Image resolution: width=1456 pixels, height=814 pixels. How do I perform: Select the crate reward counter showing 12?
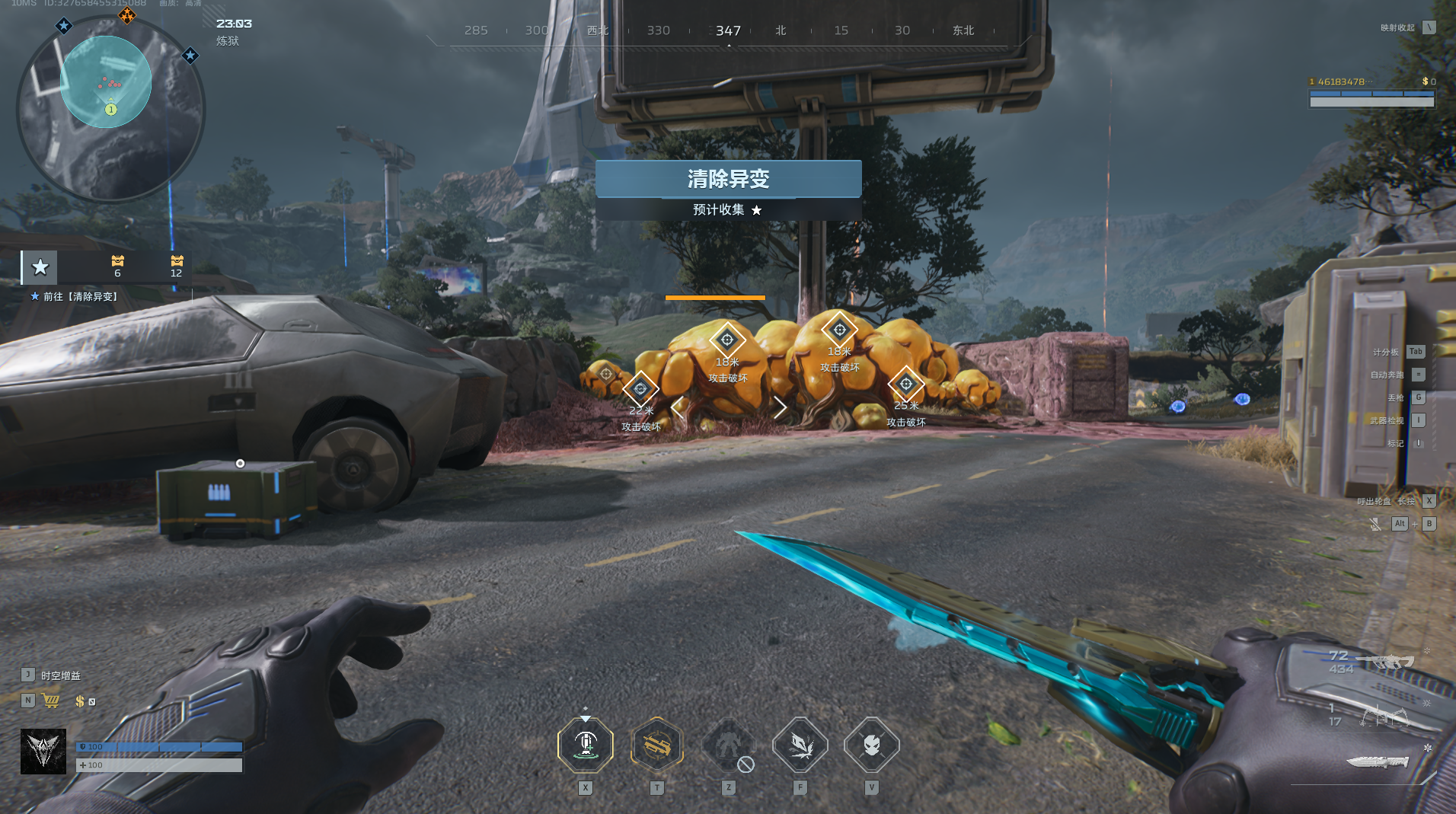coord(177,266)
